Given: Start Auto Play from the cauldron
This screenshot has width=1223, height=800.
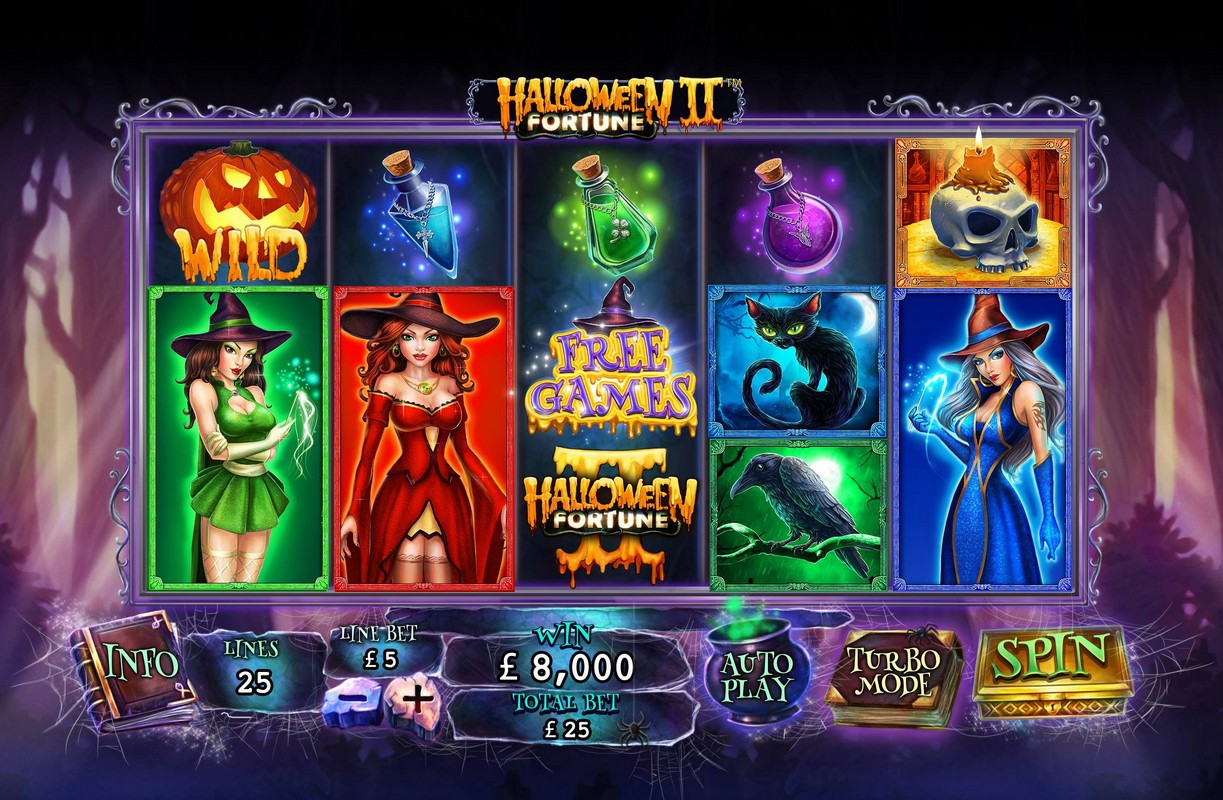Looking at the screenshot, I should coord(756,676).
